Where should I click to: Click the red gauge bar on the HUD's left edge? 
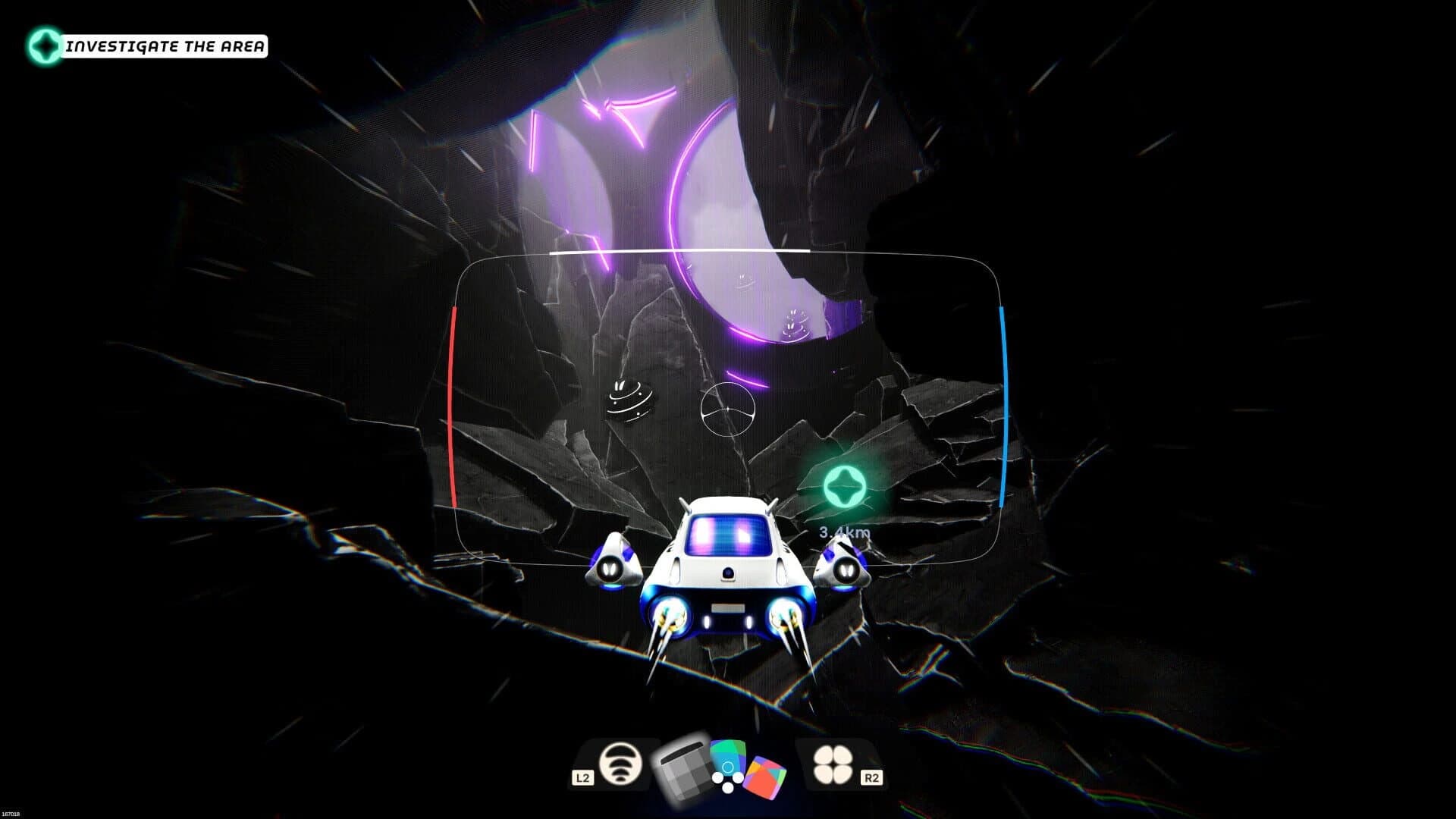coord(453,406)
